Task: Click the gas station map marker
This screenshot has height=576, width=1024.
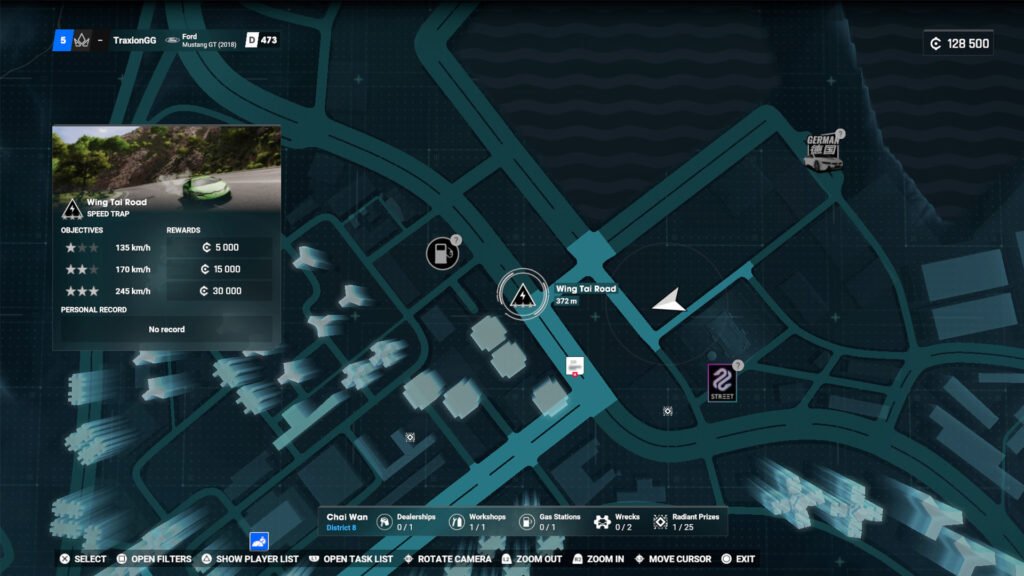Action: (x=441, y=254)
